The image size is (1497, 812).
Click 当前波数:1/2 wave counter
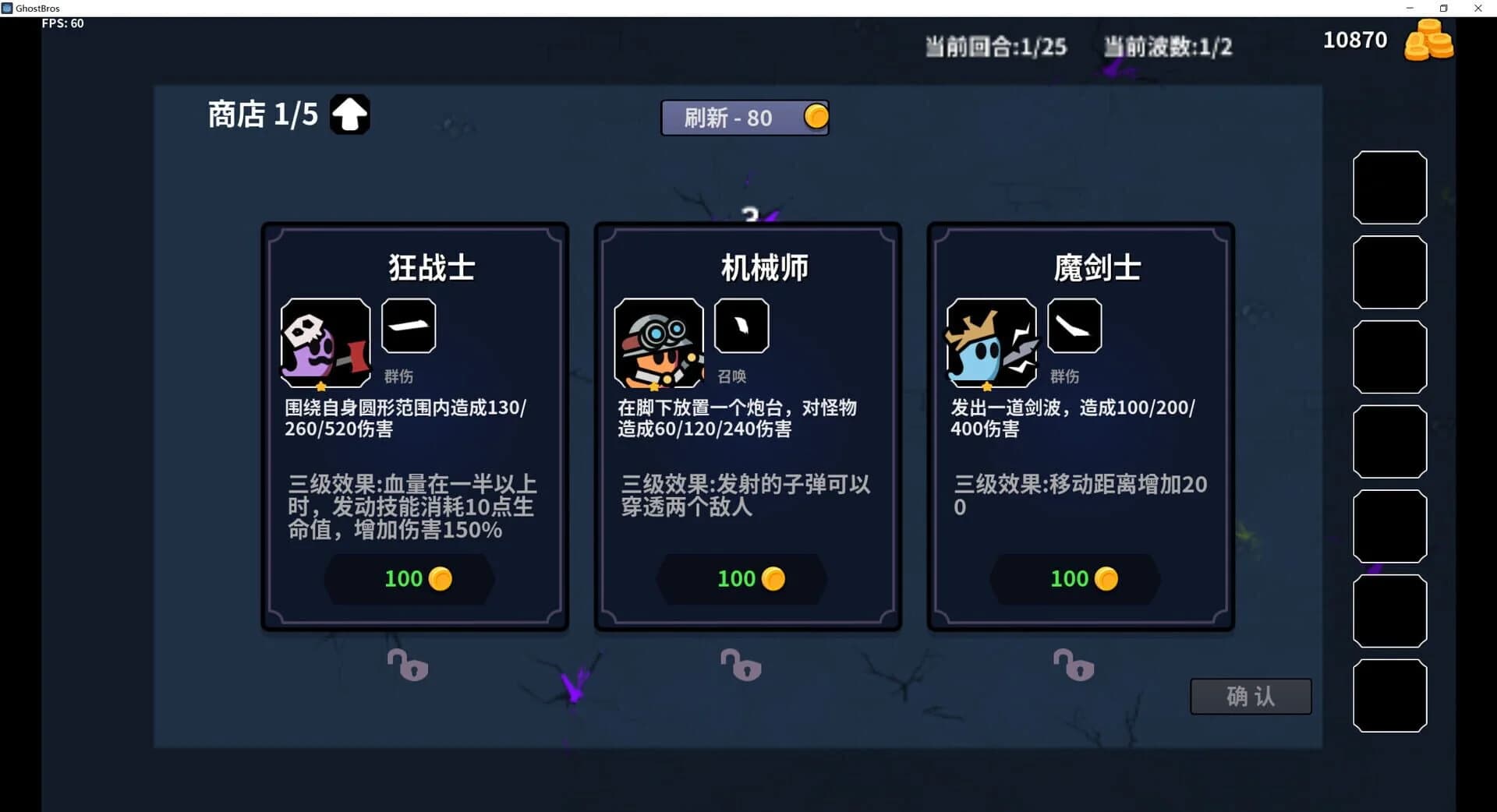click(1167, 47)
